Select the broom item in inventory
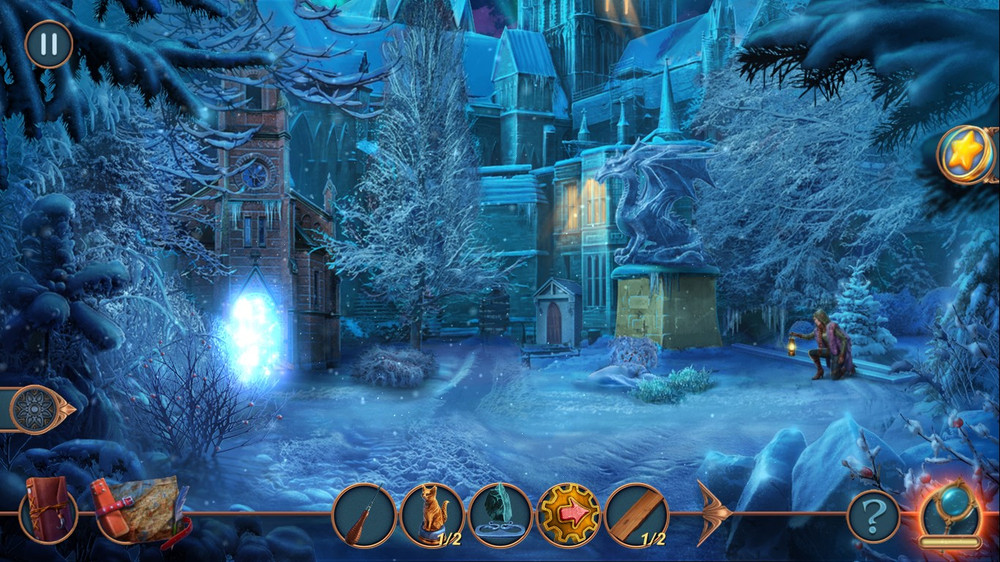 364,515
